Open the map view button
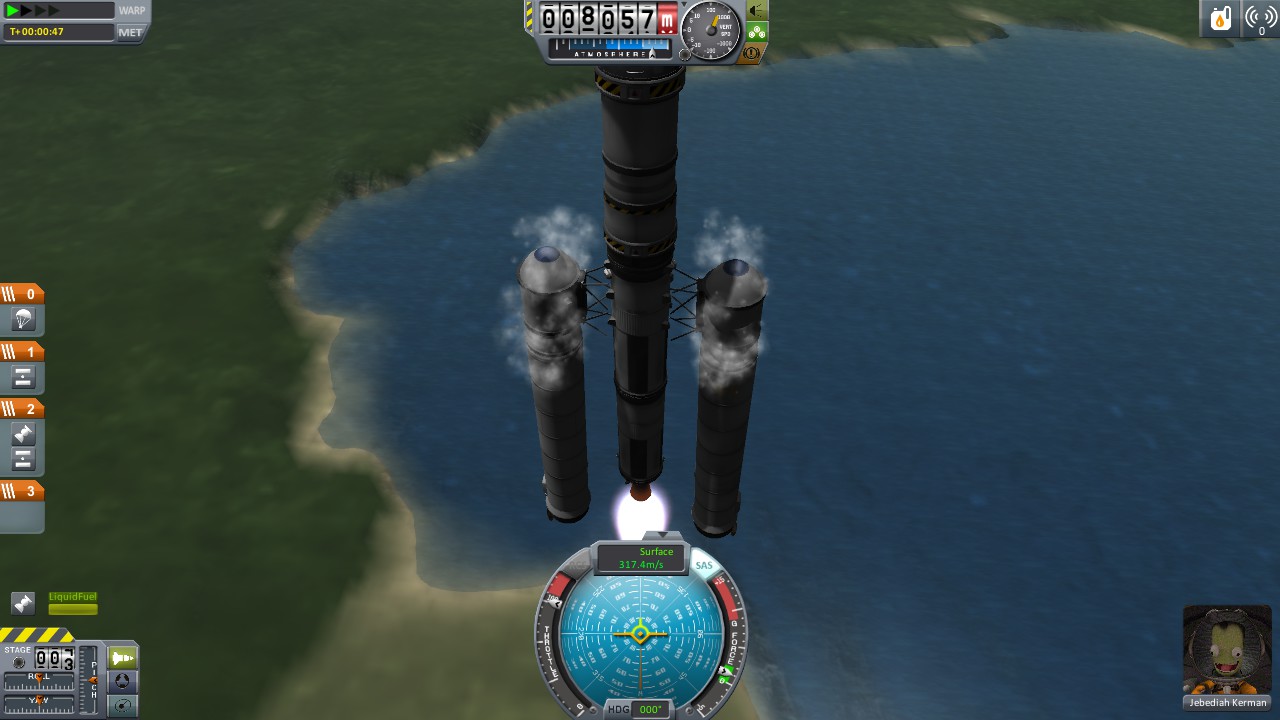The height and width of the screenshot is (720, 1280). 122,706
